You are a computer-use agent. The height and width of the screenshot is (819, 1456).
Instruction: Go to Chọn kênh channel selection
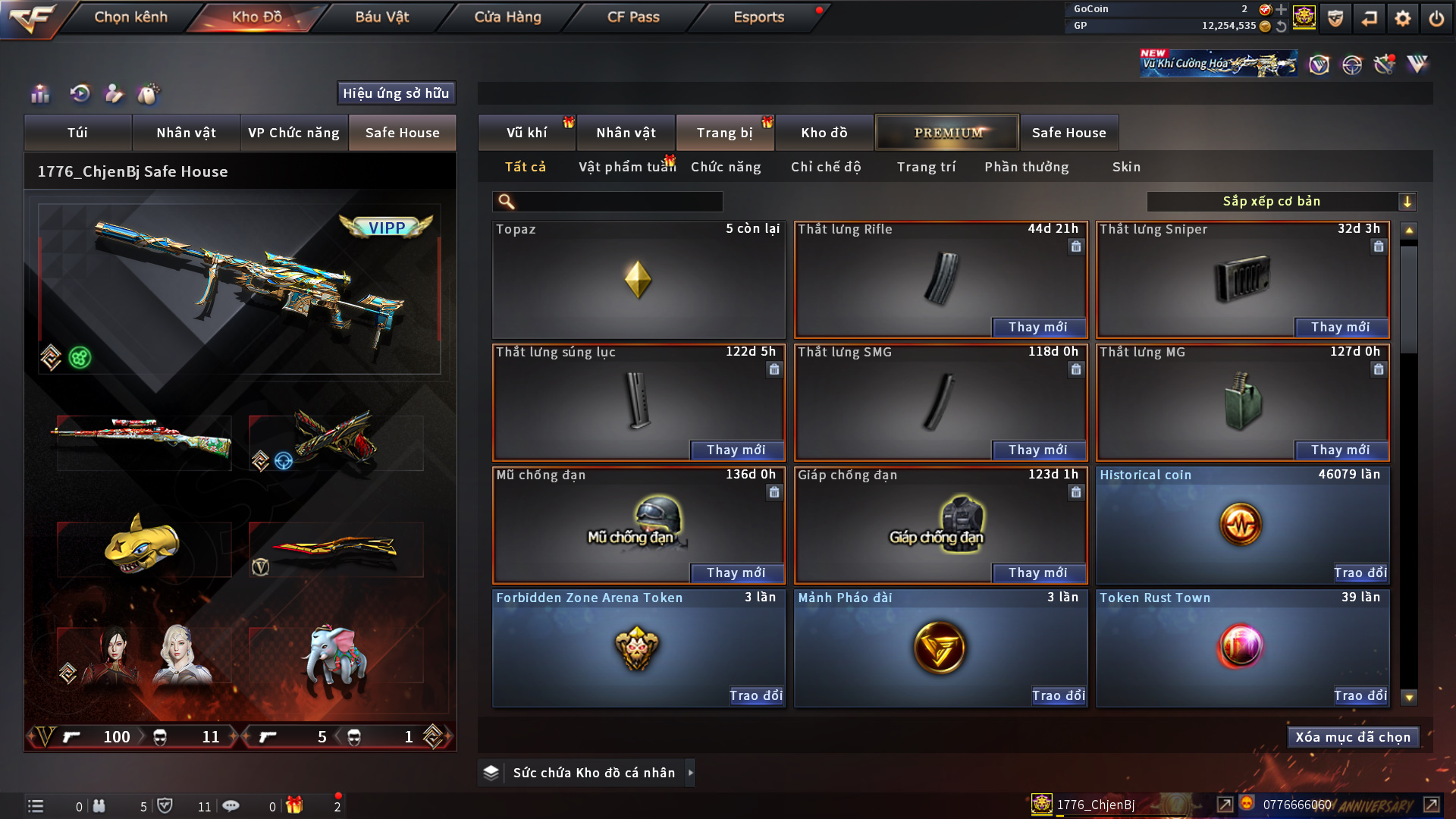[130, 17]
